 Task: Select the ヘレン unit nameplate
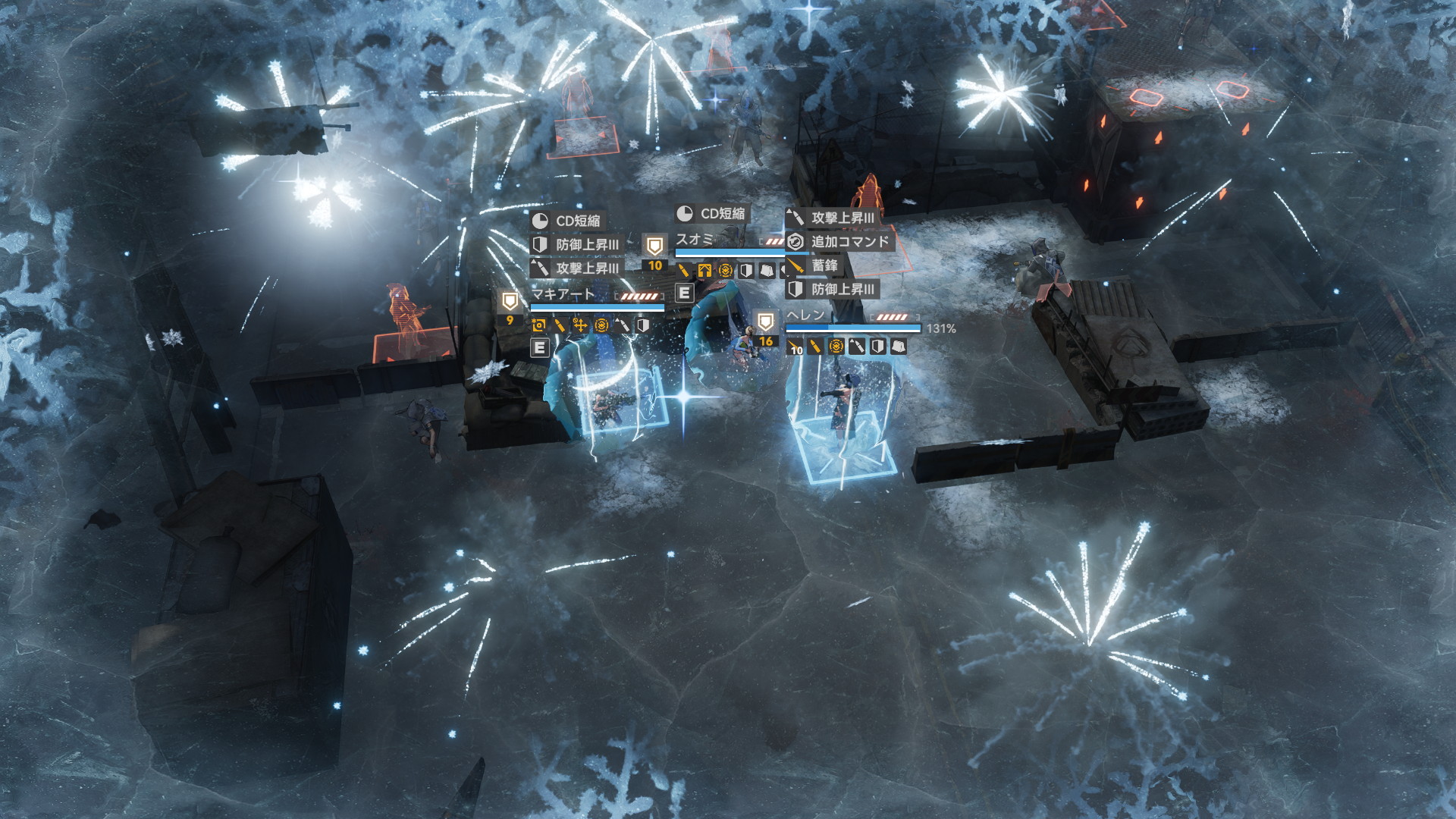(805, 315)
